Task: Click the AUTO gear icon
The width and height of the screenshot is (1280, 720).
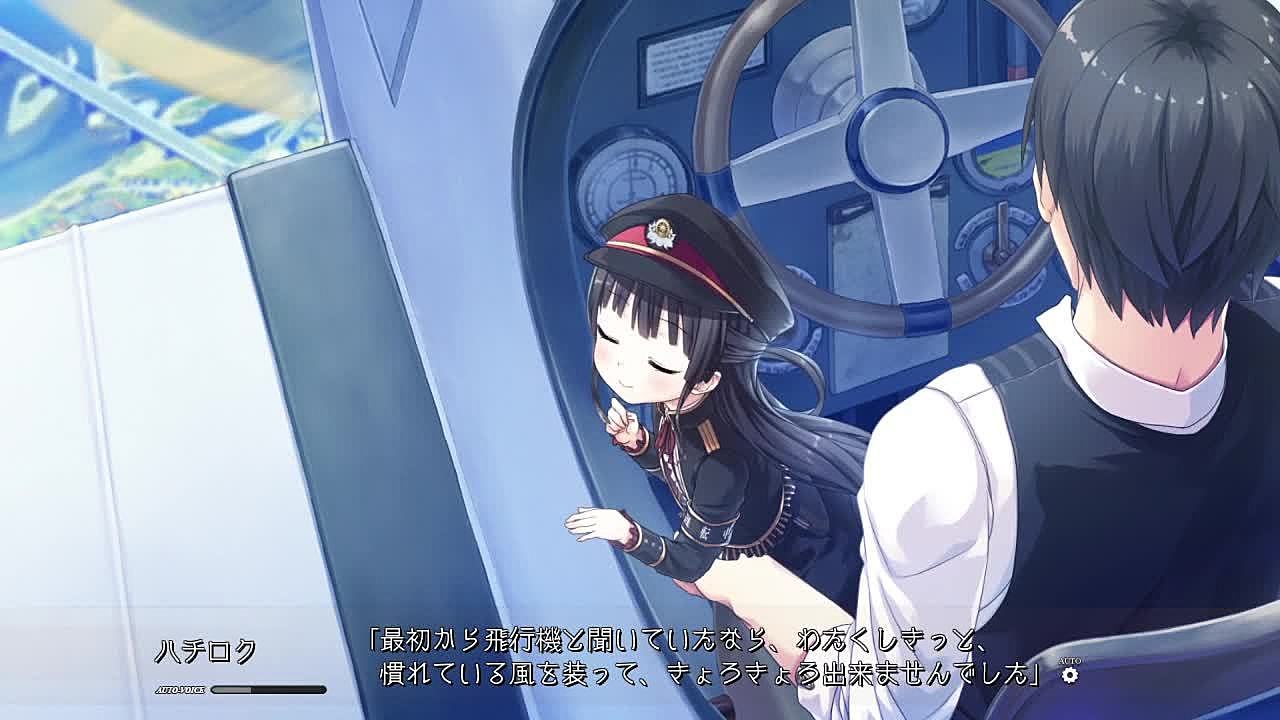Action: pos(1070,675)
